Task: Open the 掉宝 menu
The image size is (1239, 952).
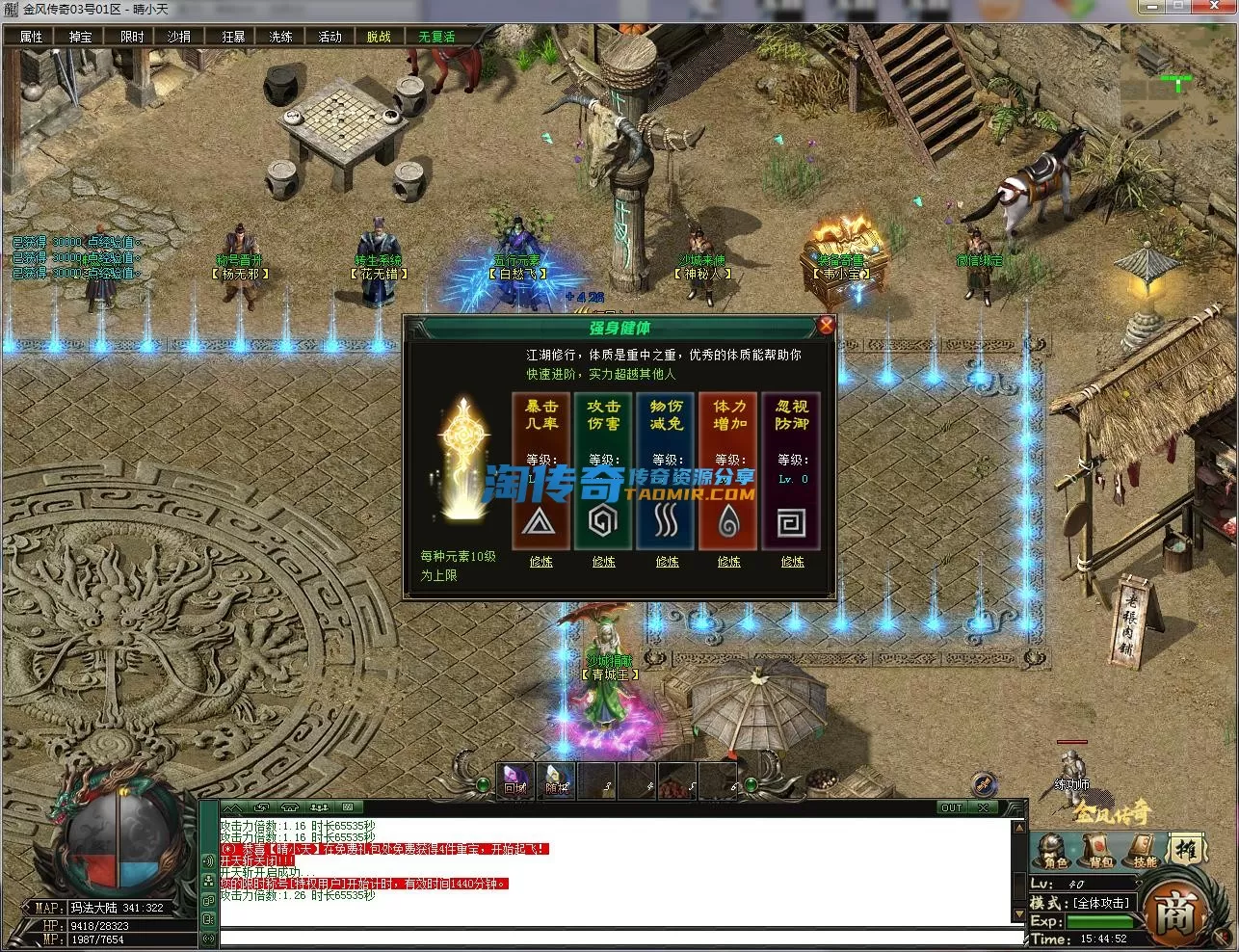Action: pos(81,37)
